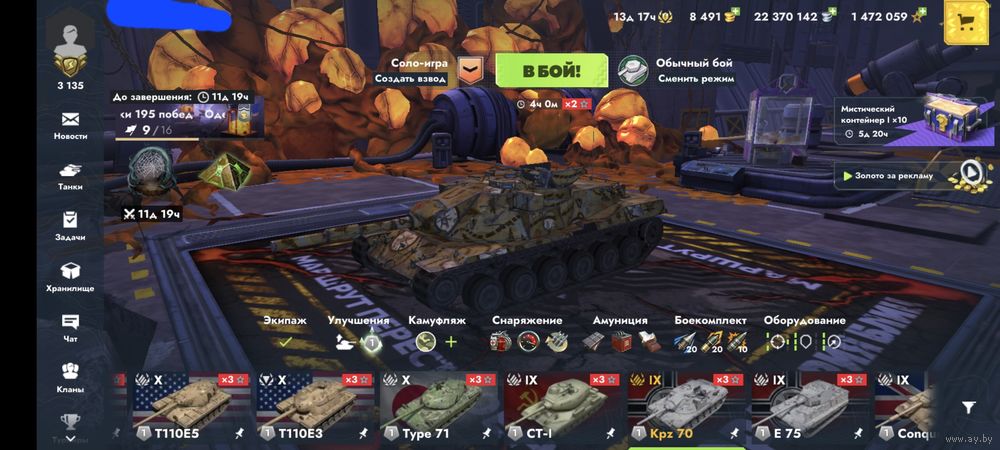This screenshot has height=450, width=1000.
Task: Select the Kpz 70 tank
Action: 684,407
